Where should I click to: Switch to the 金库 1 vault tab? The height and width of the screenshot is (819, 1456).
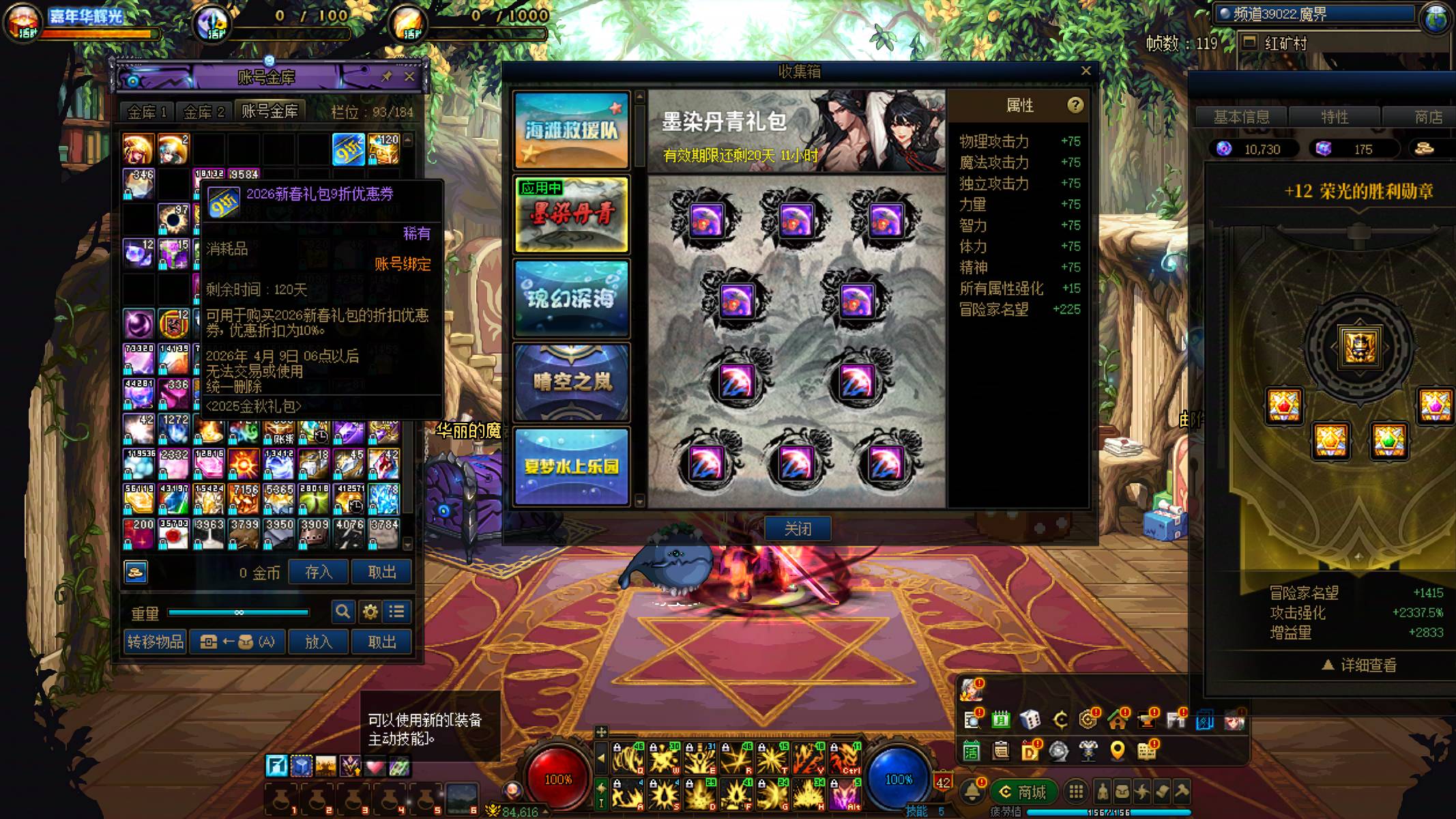point(147,112)
